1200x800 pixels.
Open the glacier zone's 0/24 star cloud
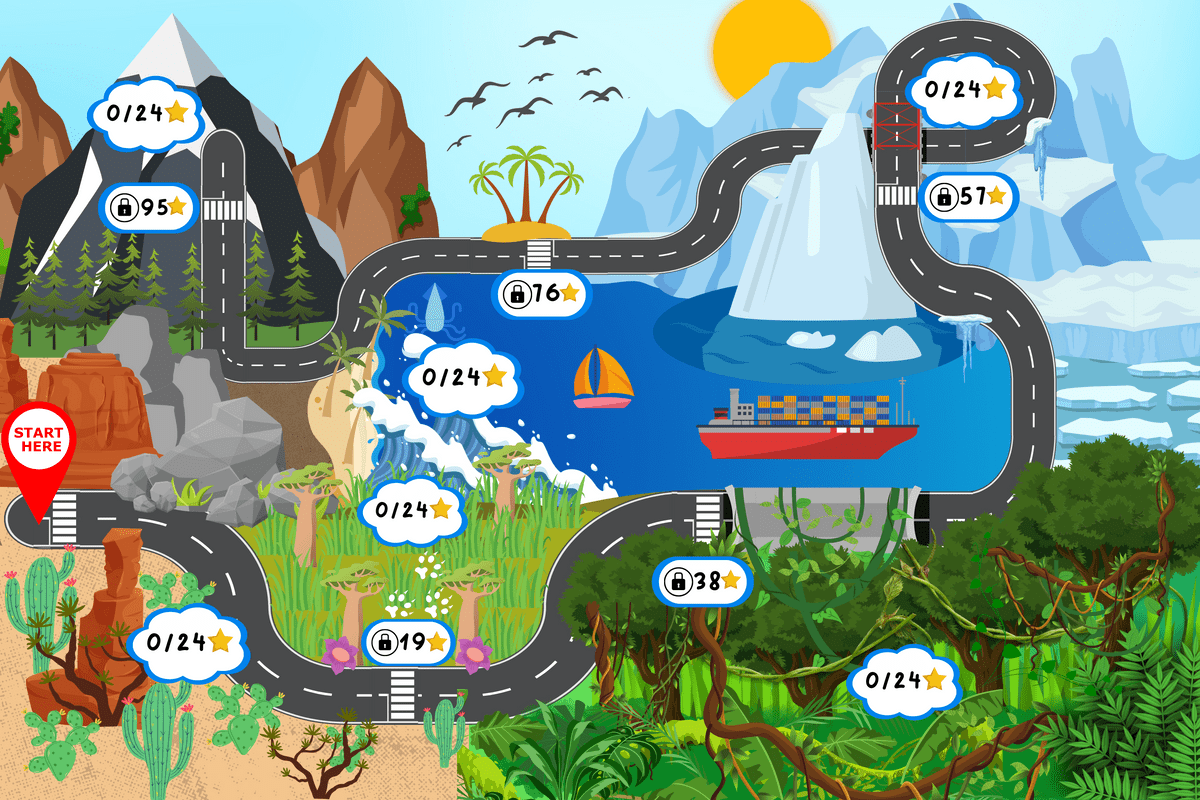click(964, 90)
